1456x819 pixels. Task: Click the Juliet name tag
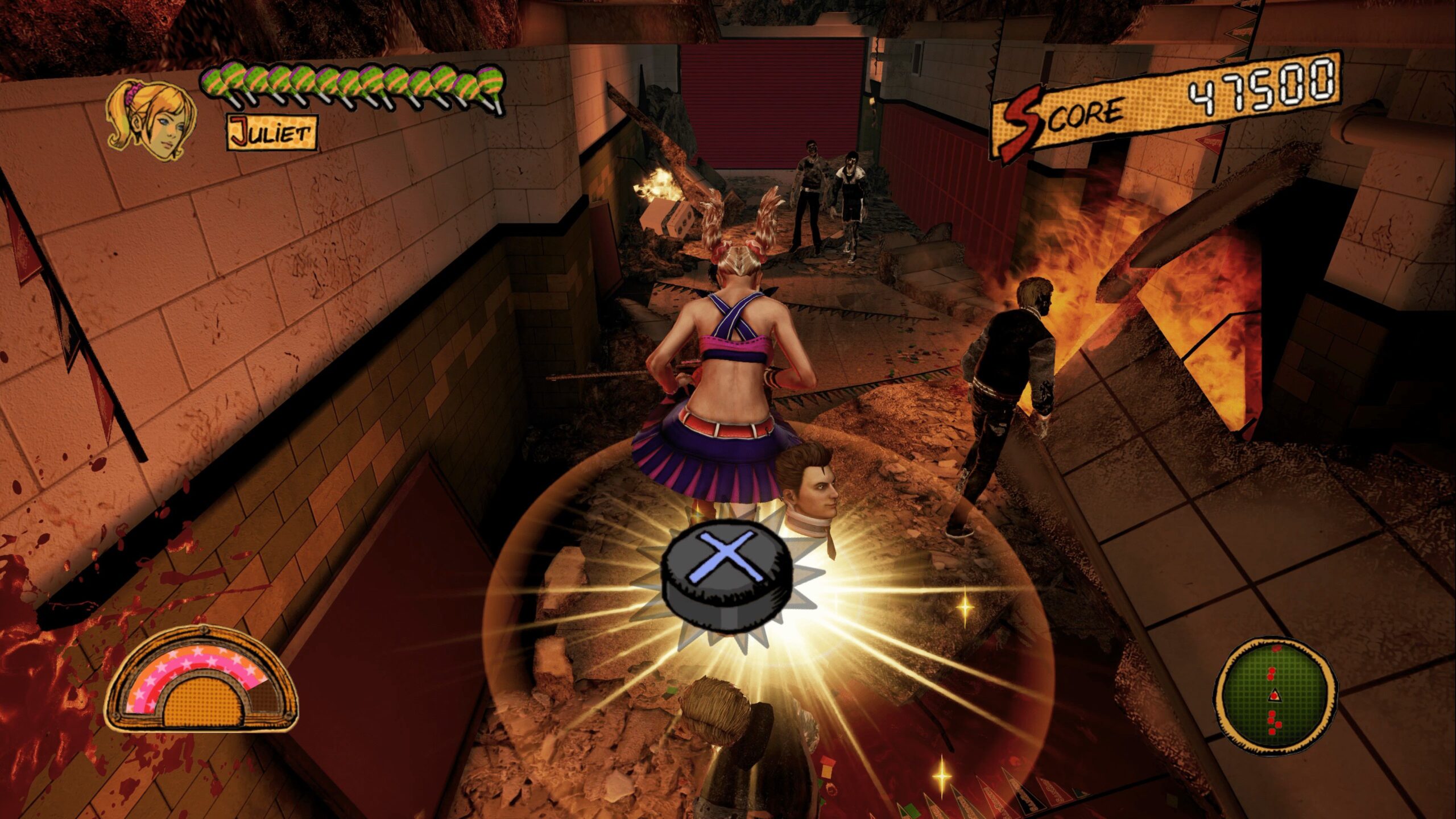272,133
